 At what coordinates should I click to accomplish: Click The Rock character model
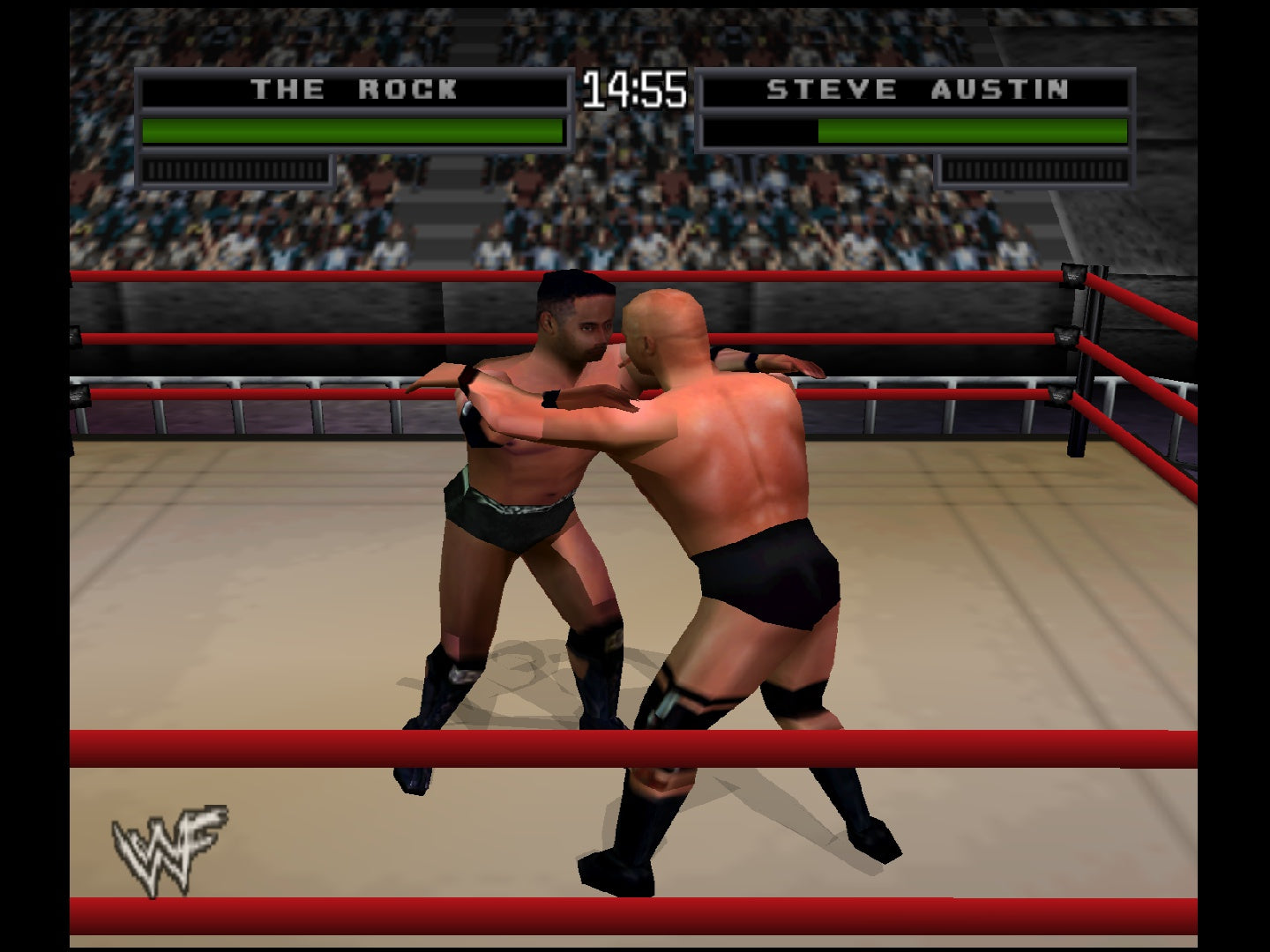520,511
